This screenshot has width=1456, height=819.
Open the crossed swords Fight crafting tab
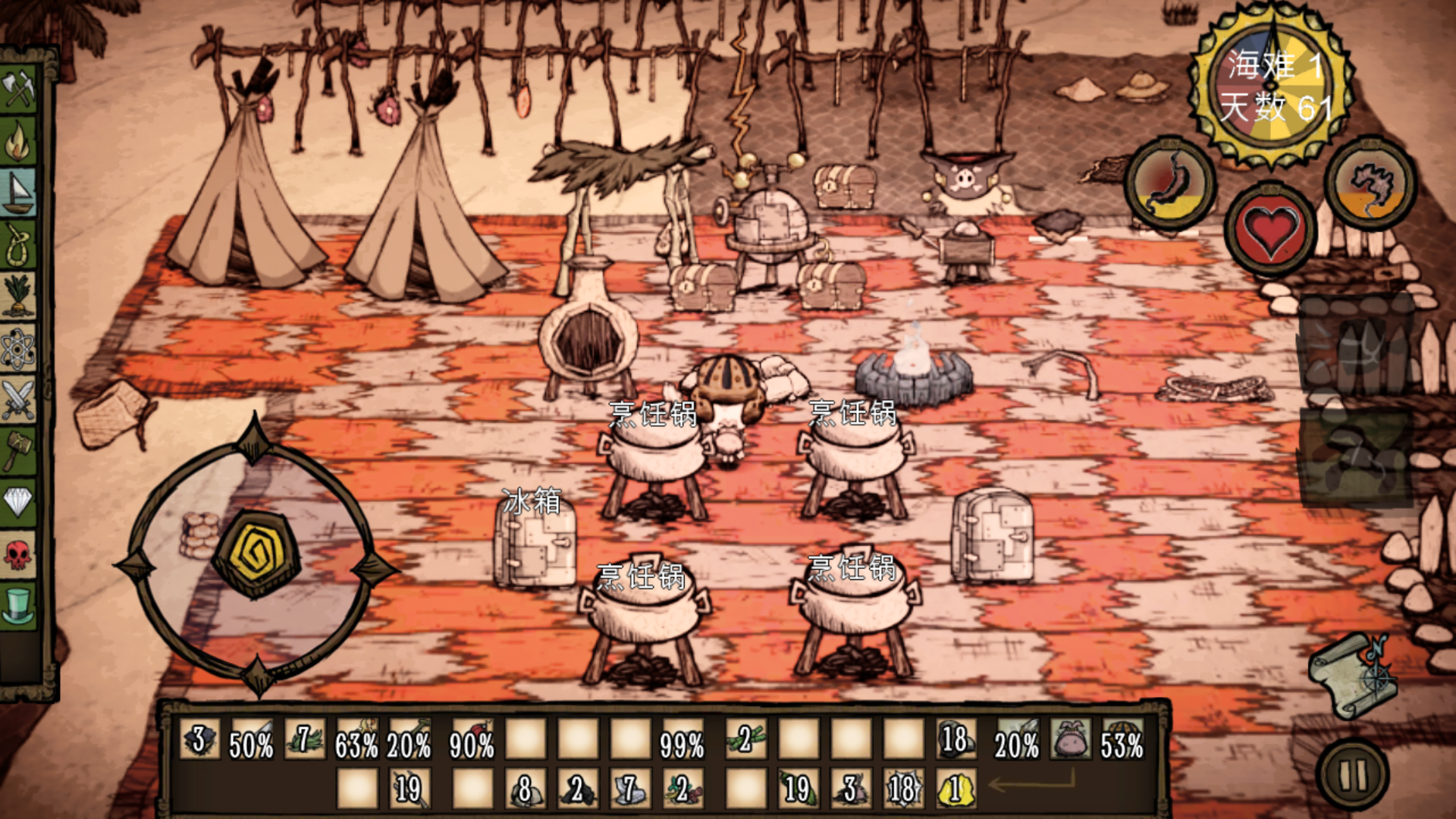point(19,400)
